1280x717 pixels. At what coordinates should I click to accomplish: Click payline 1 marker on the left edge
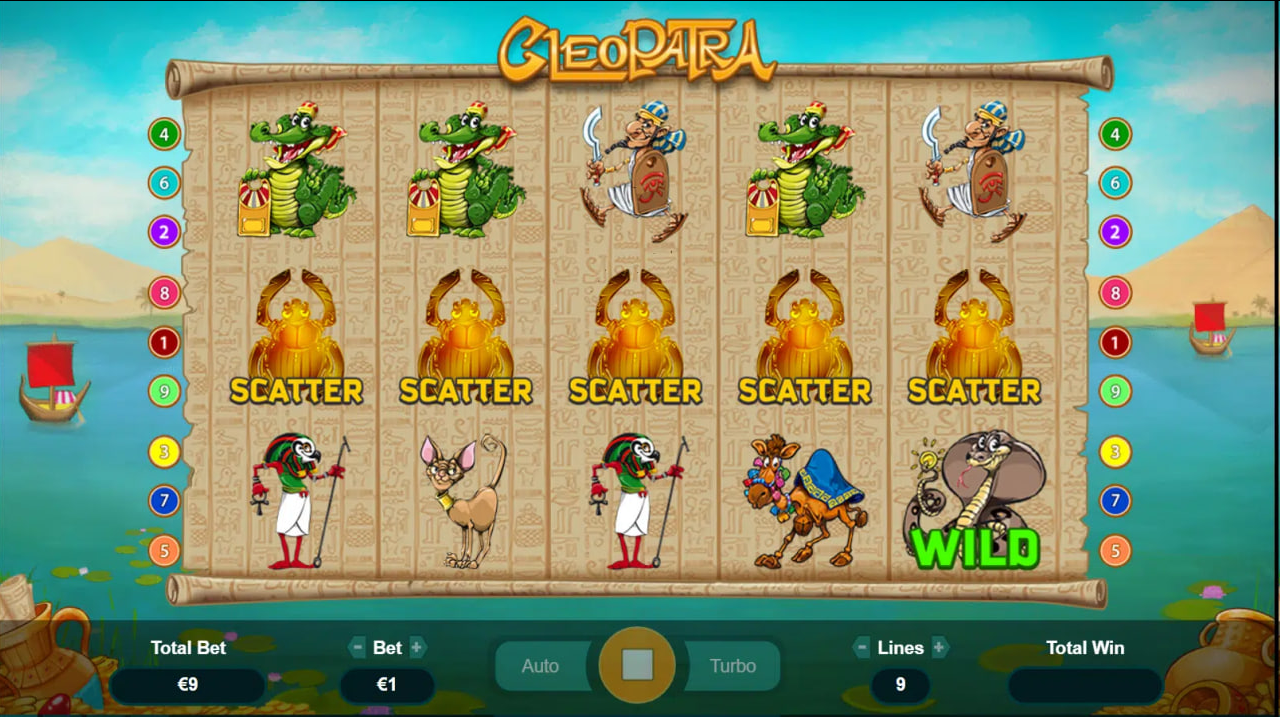pyautogui.click(x=164, y=343)
